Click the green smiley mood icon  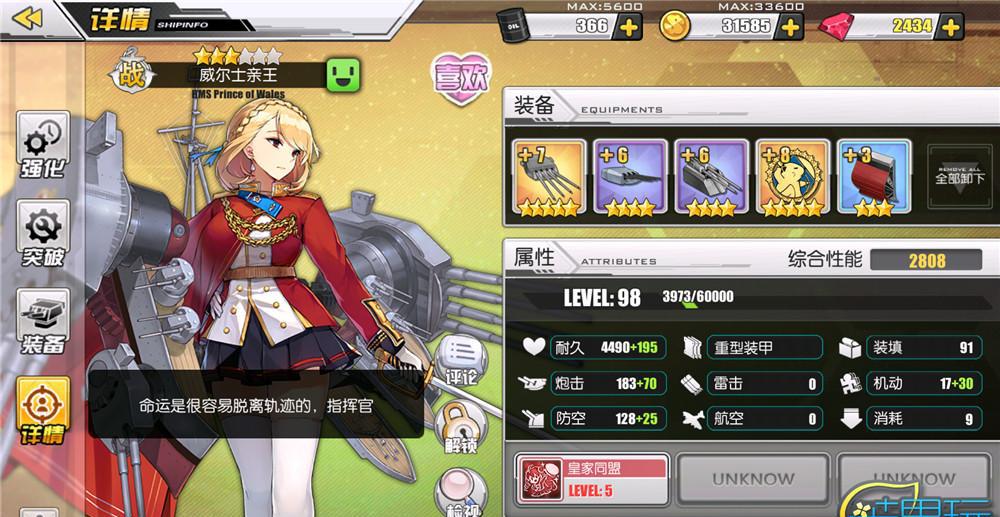click(x=343, y=75)
